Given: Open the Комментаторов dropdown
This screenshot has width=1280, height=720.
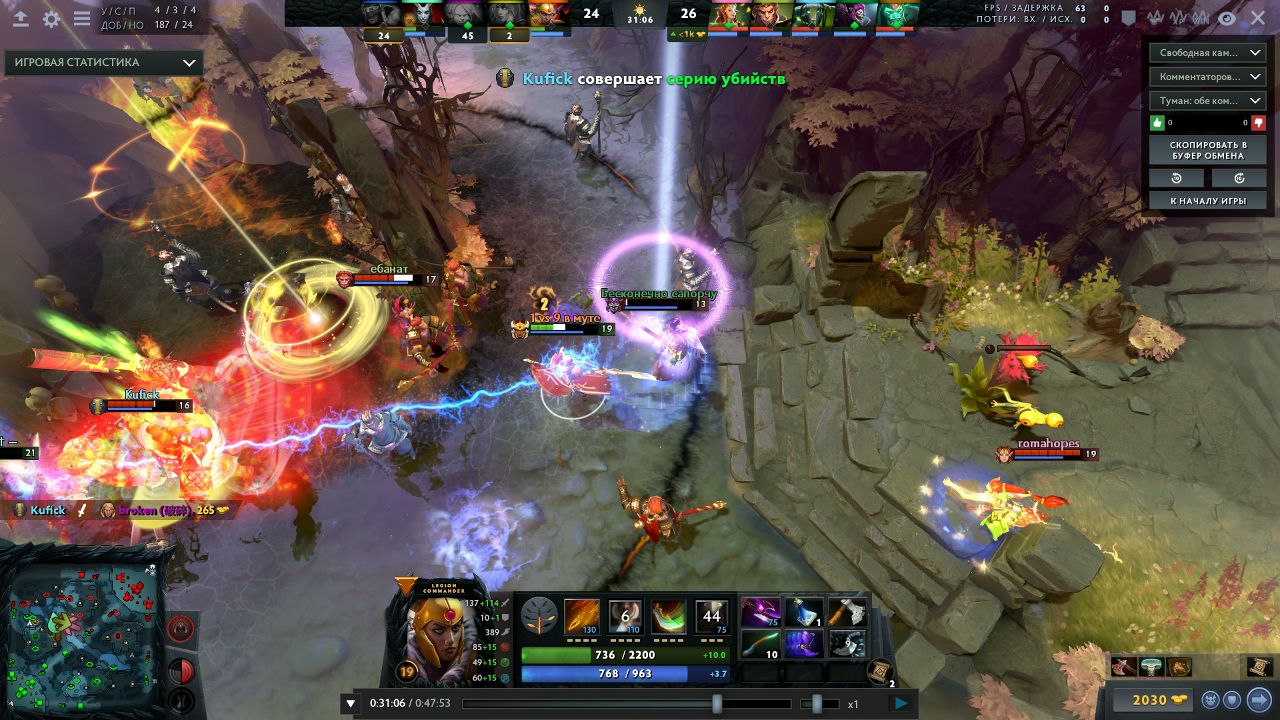Looking at the screenshot, I should [1208, 76].
